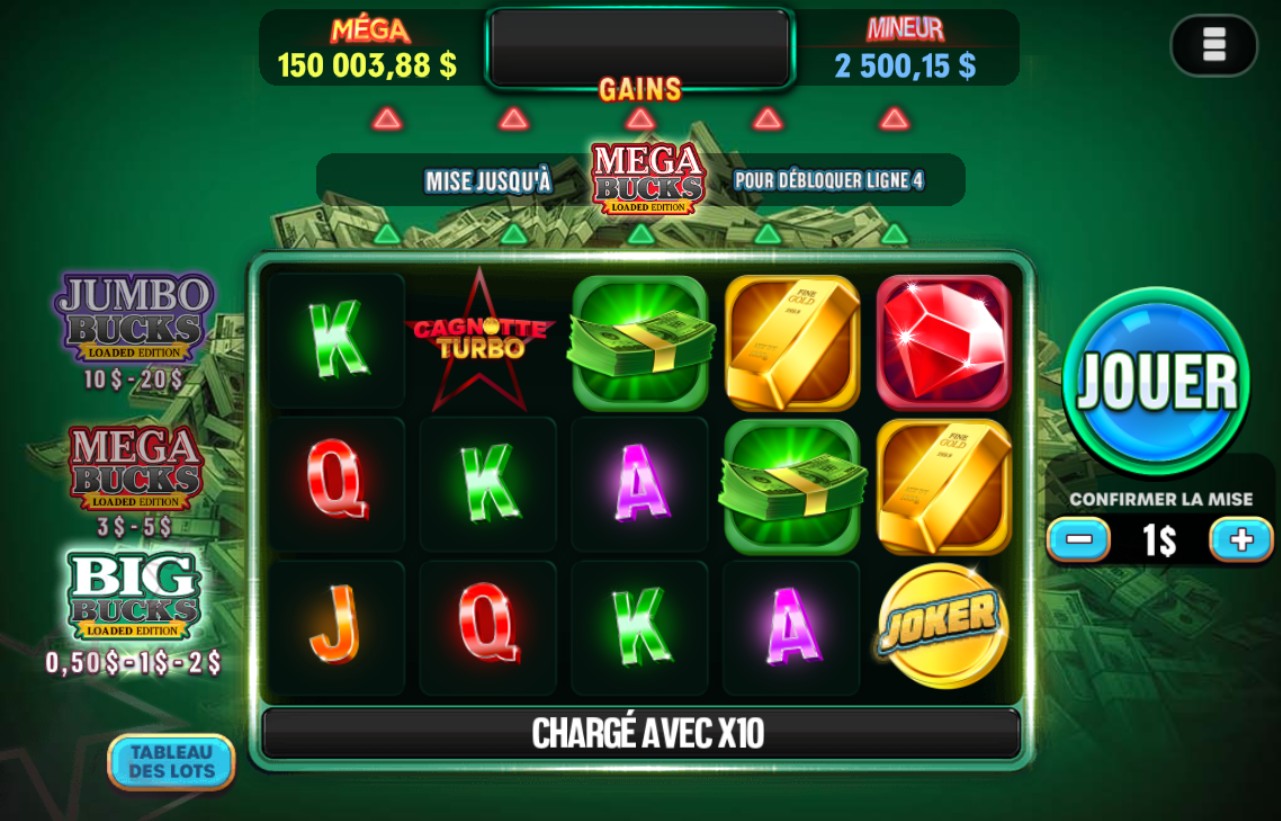The width and height of the screenshot is (1281, 821).
Task: Click the red ruby symbol
Action: (x=943, y=341)
